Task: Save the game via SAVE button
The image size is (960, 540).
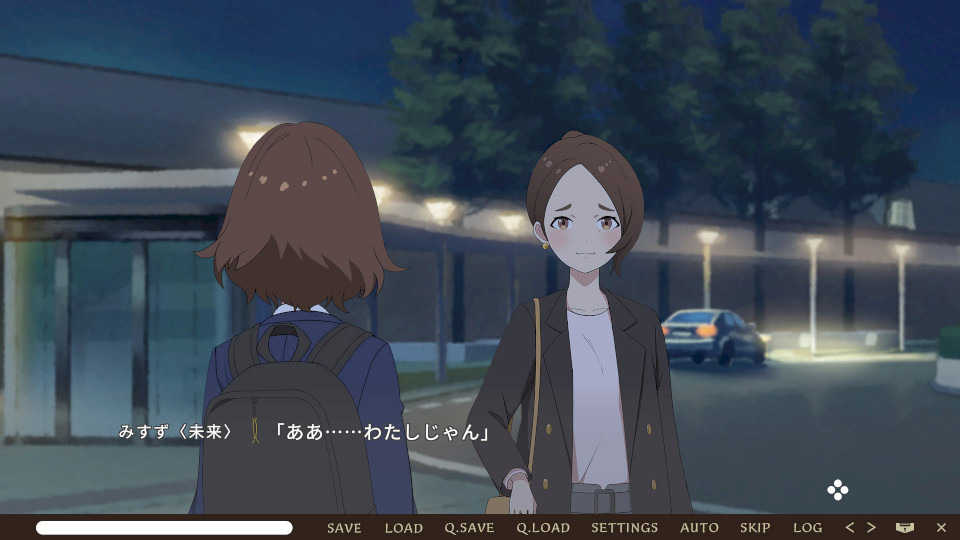Action: point(344,528)
